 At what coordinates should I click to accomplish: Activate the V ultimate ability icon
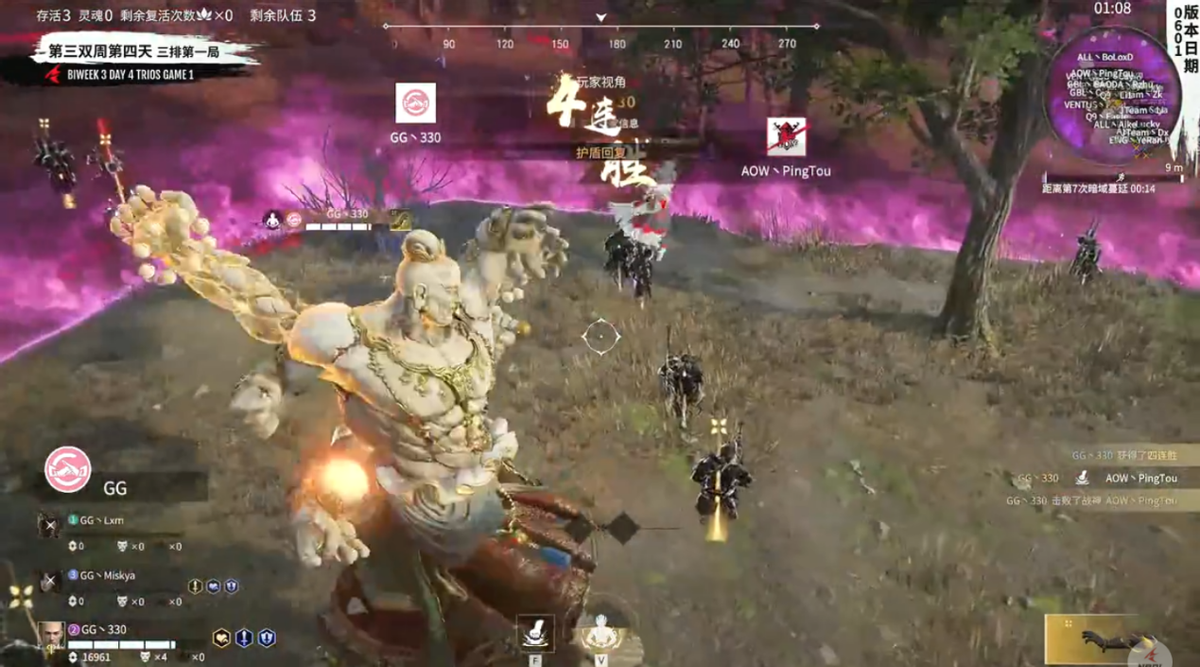click(x=600, y=634)
